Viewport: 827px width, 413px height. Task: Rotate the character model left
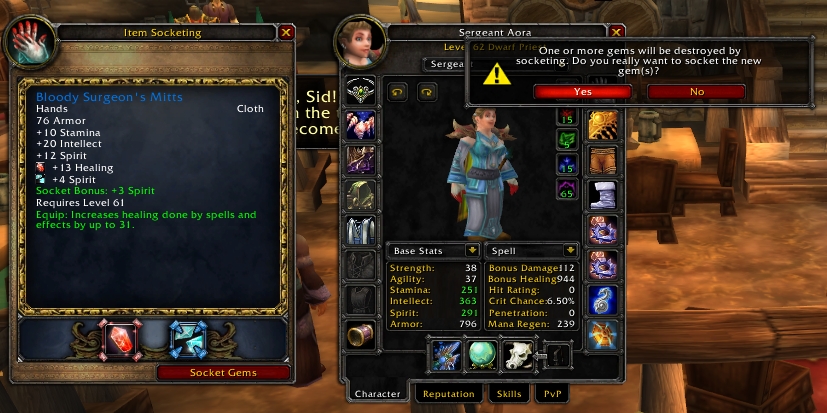point(398,92)
